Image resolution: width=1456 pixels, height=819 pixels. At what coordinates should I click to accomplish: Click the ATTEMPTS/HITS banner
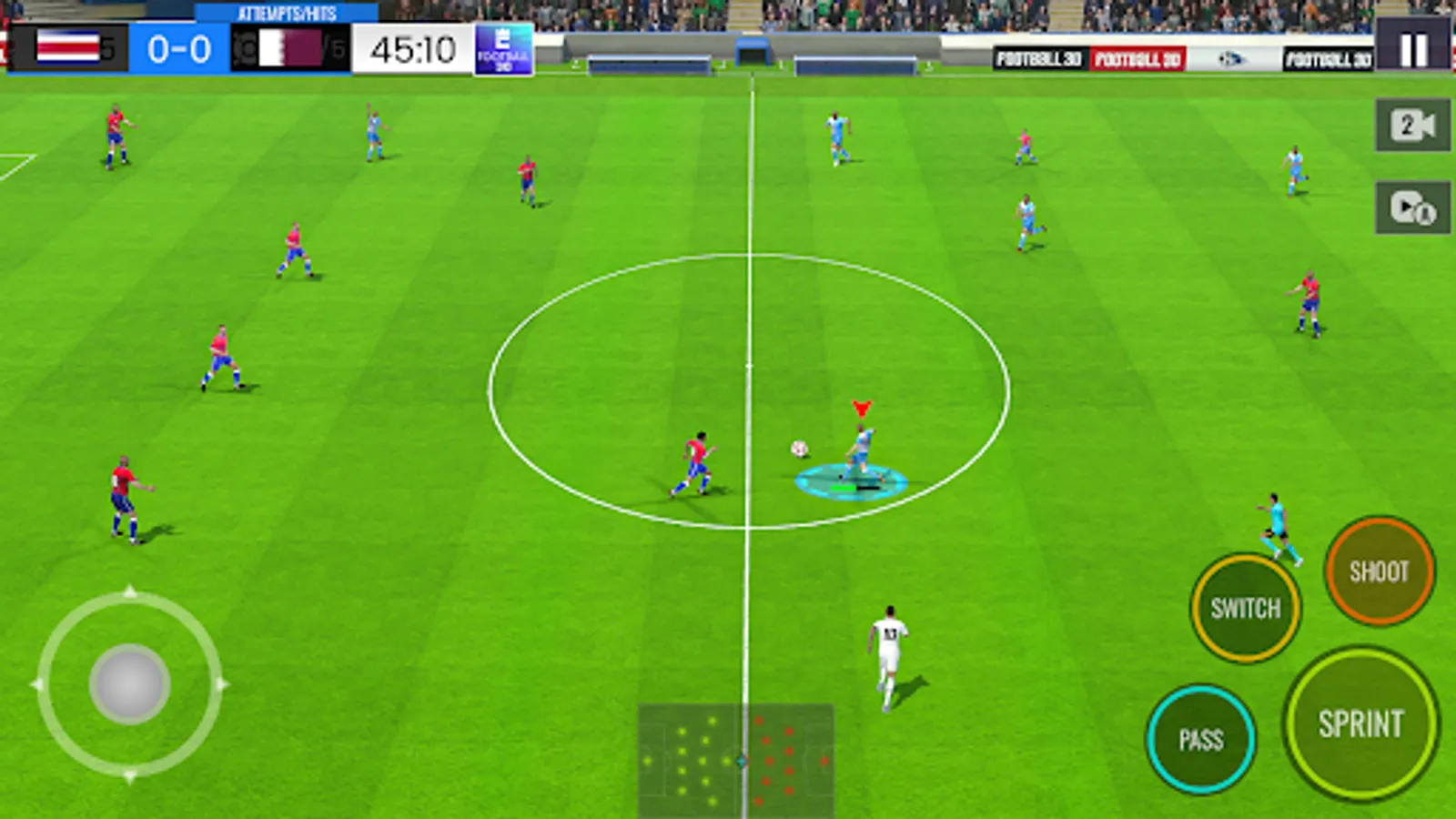pyautogui.click(x=287, y=11)
